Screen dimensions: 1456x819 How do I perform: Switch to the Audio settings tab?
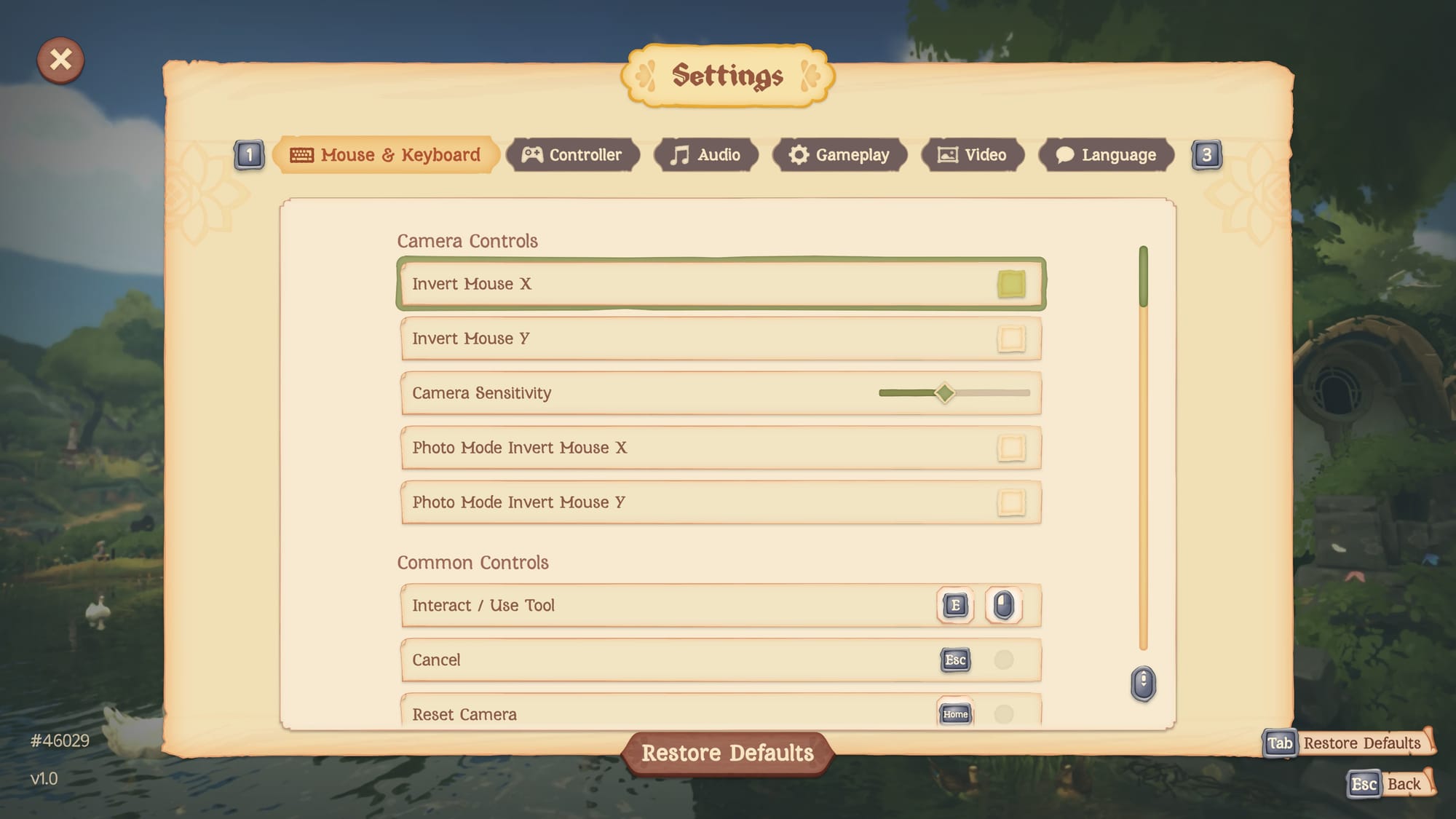click(x=706, y=154)
